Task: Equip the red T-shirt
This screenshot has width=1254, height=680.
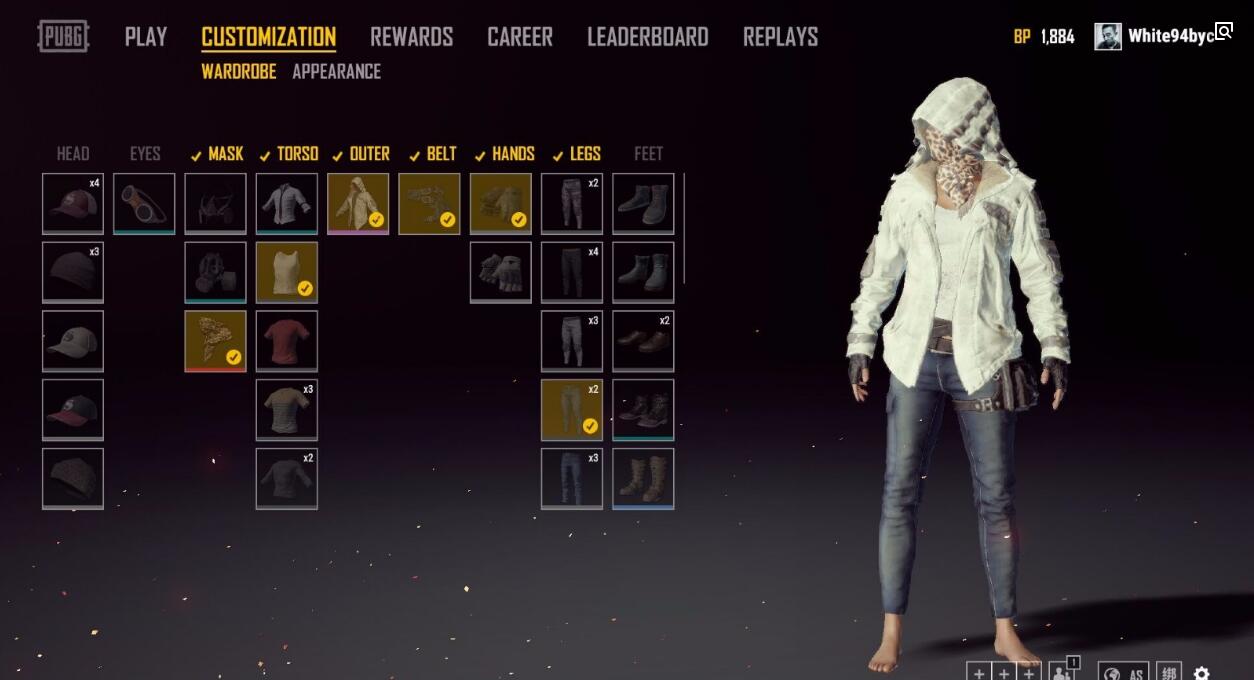Action: (287, 341)
